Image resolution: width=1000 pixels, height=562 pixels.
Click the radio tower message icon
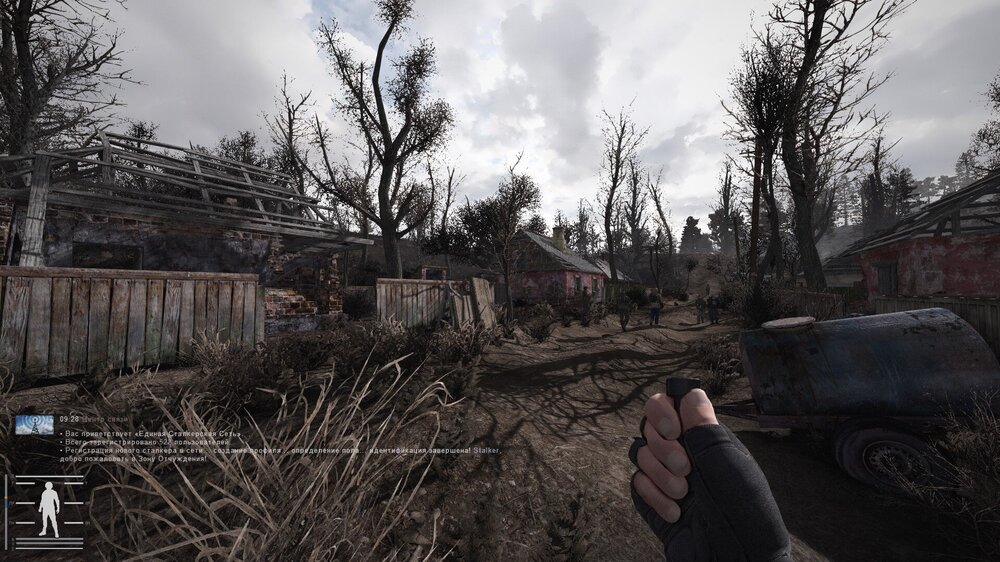pyautogui.click(x=34, y=424)
